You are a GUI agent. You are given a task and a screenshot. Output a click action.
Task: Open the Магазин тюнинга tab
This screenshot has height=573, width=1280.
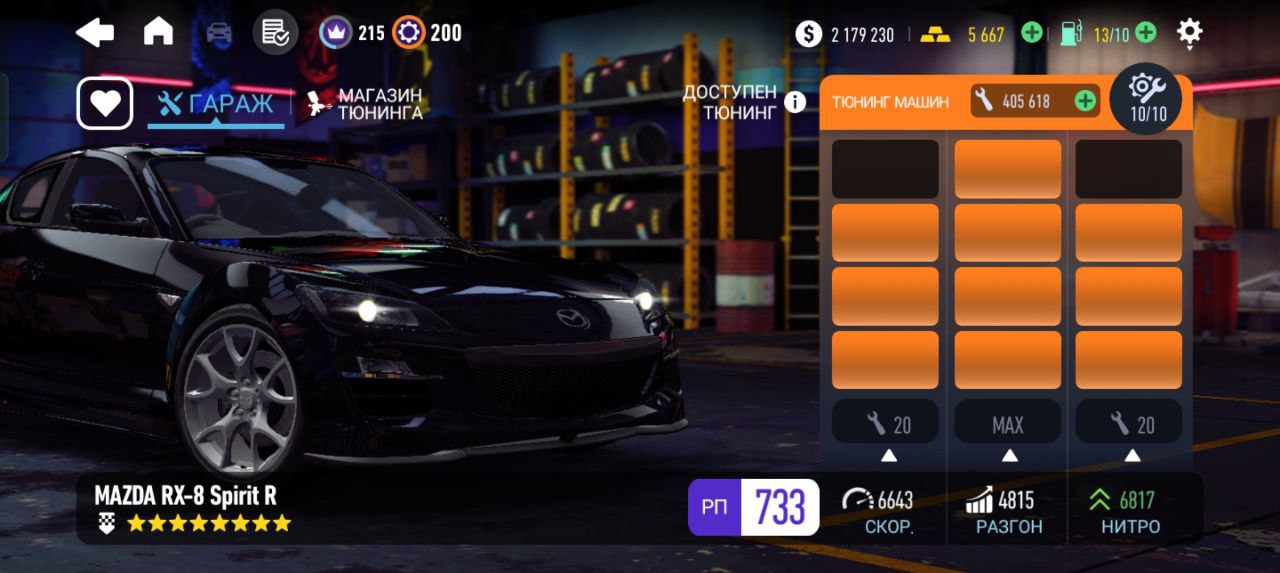[366, 104]
